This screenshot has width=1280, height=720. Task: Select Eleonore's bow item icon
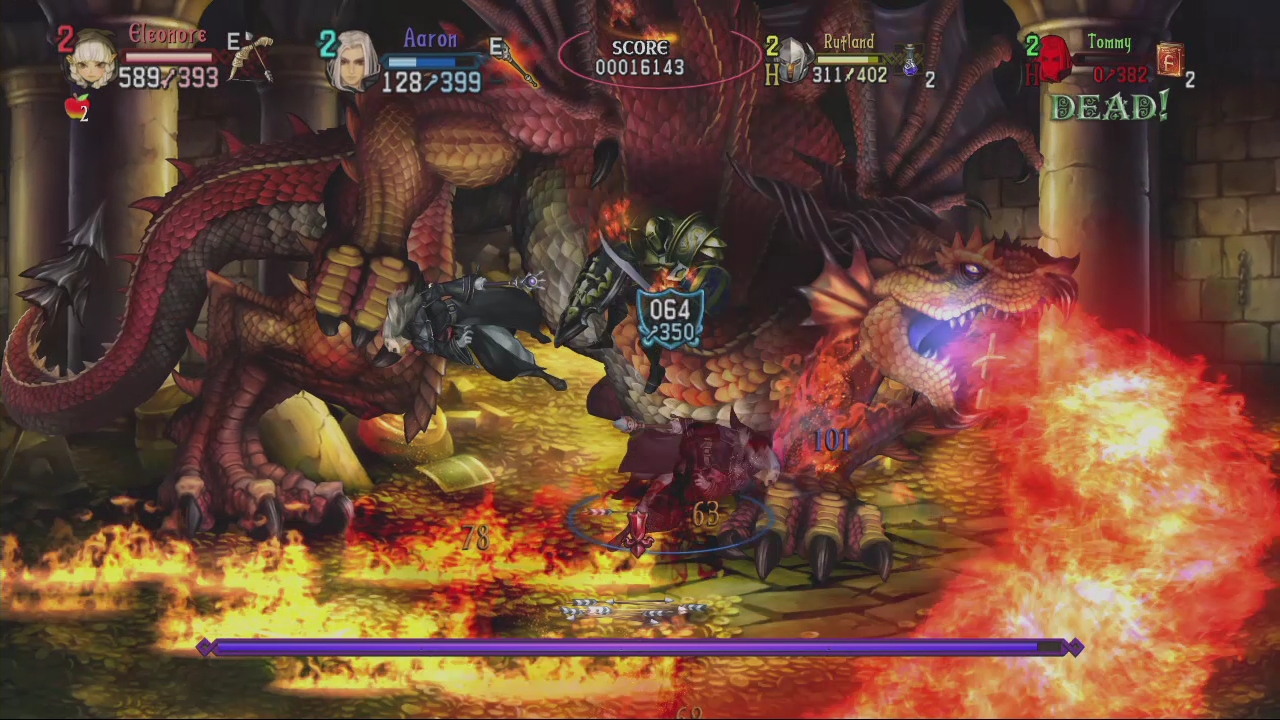253,58
